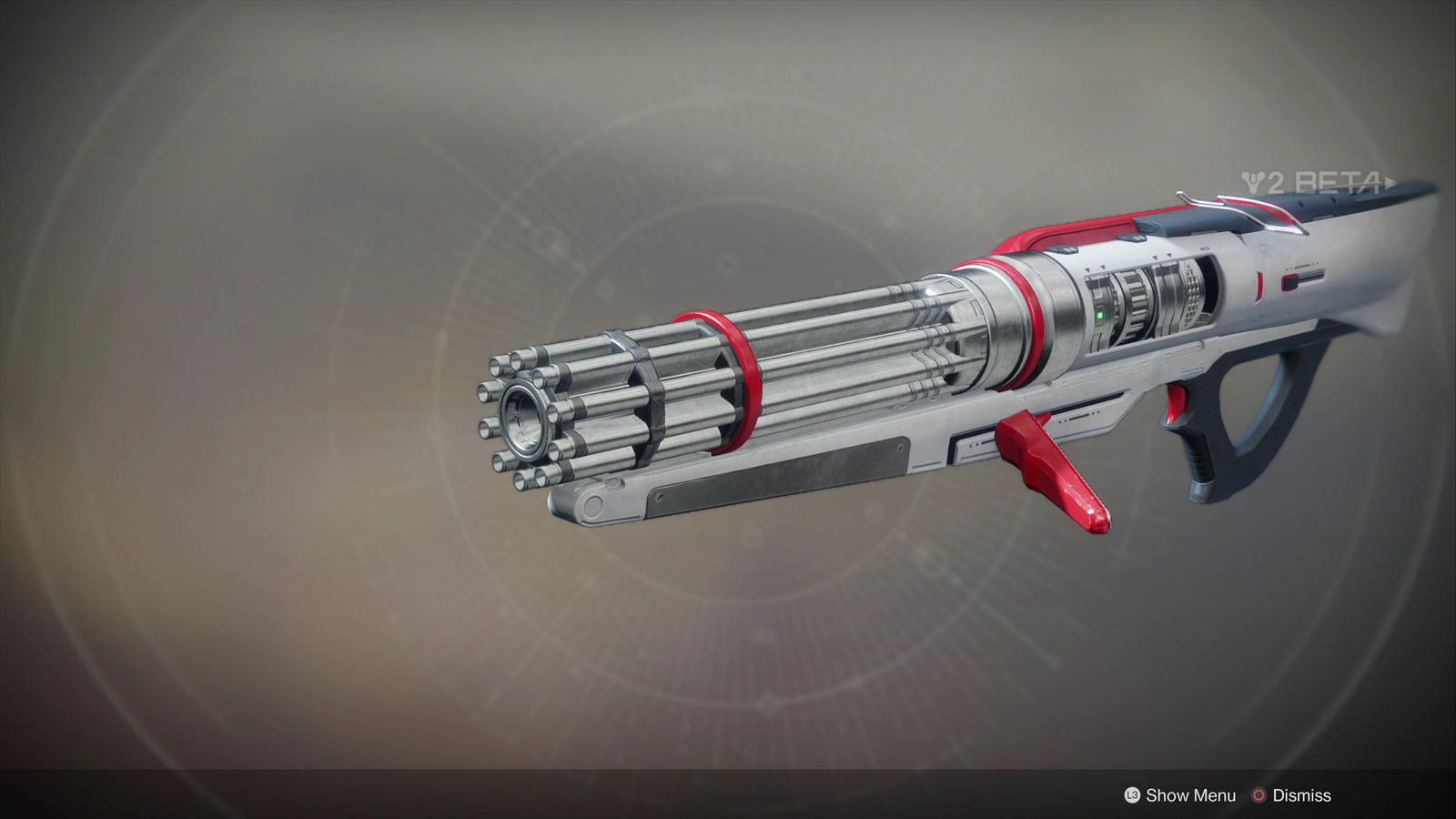Click the red vertical marking on the receiver
This screenshot has height=819, width=1456.
pyautogui.click(x=1259, y=285)
